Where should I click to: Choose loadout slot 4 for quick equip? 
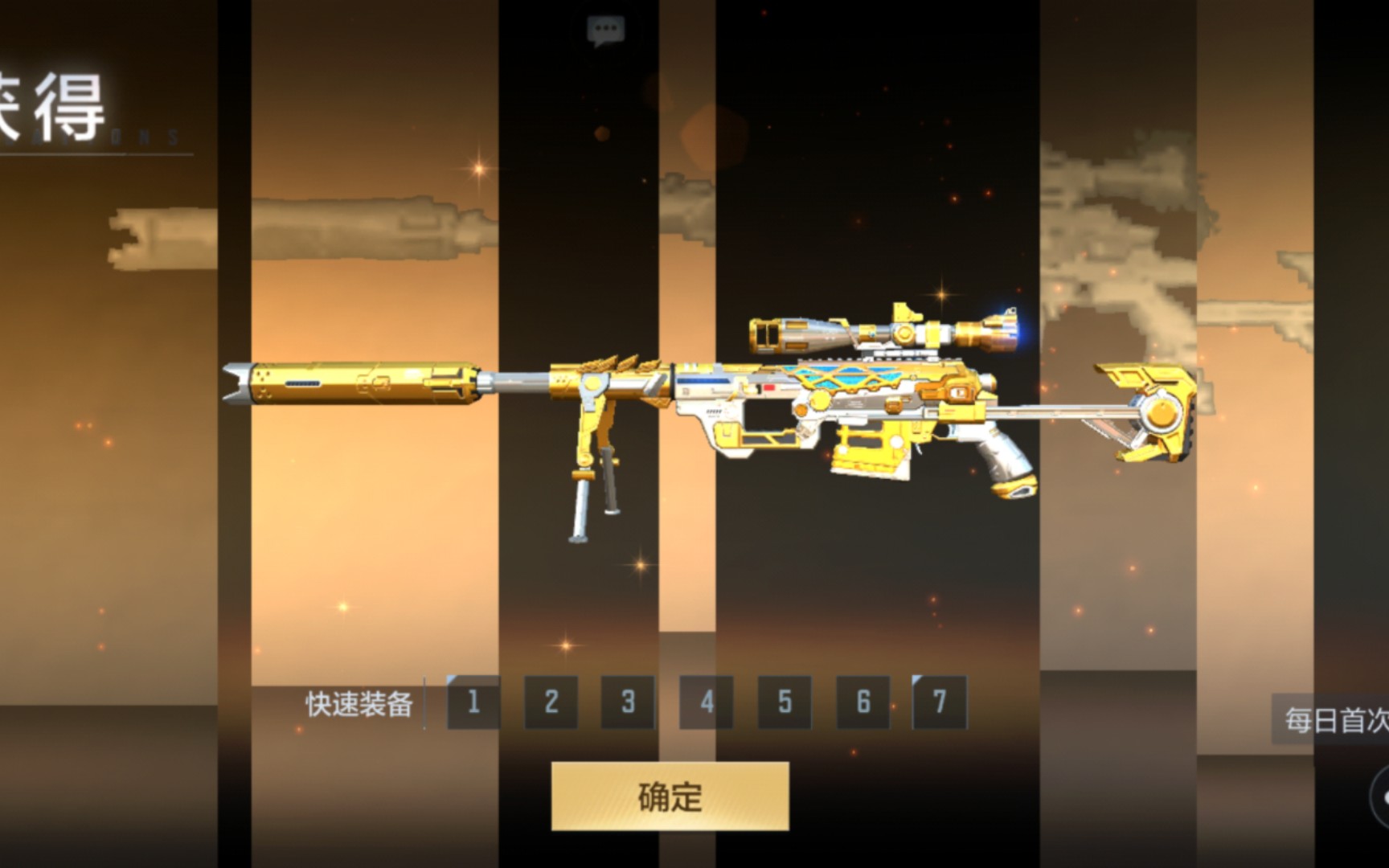(x=707, y=702)
